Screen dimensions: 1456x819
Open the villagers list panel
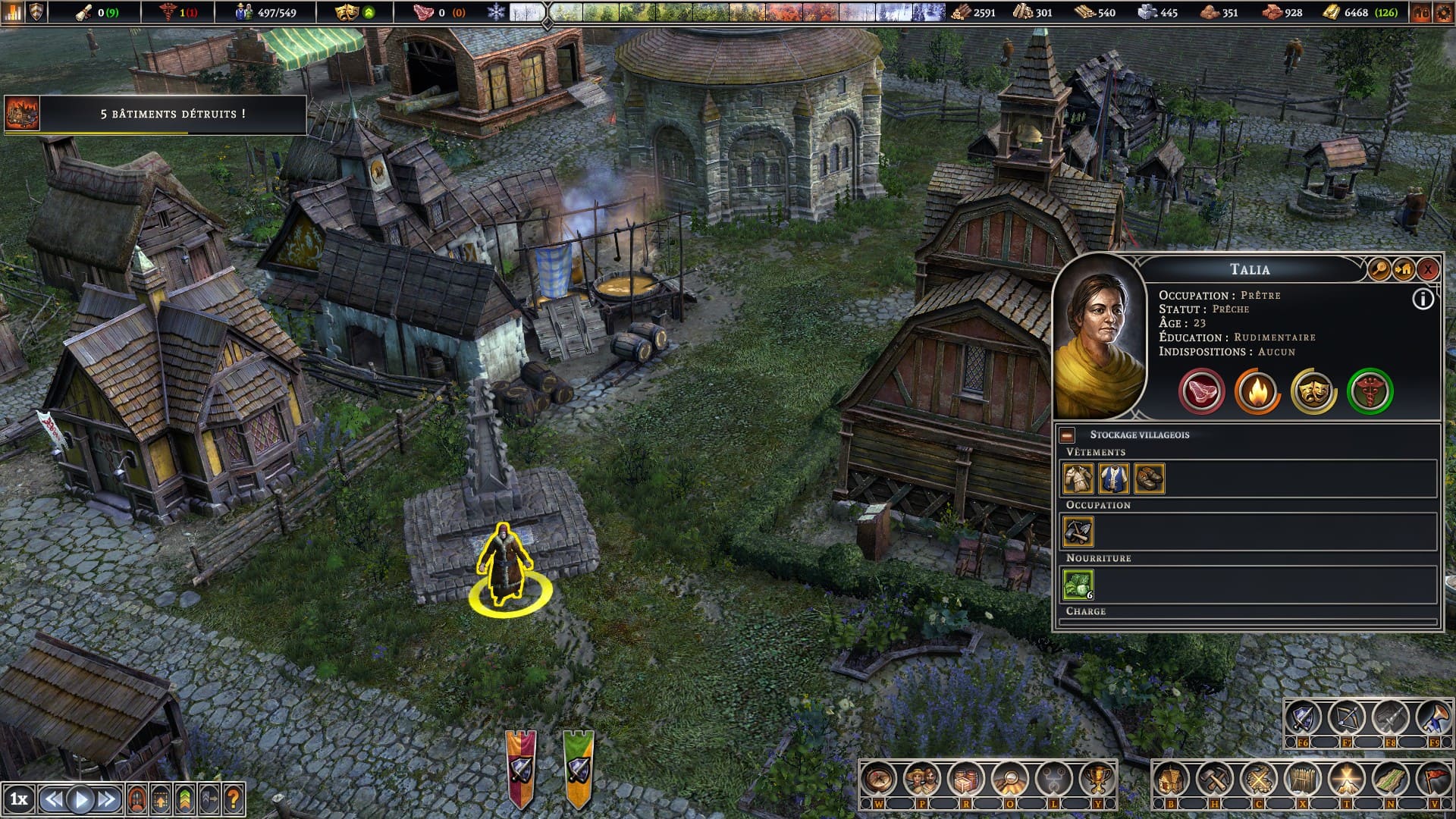922,779
